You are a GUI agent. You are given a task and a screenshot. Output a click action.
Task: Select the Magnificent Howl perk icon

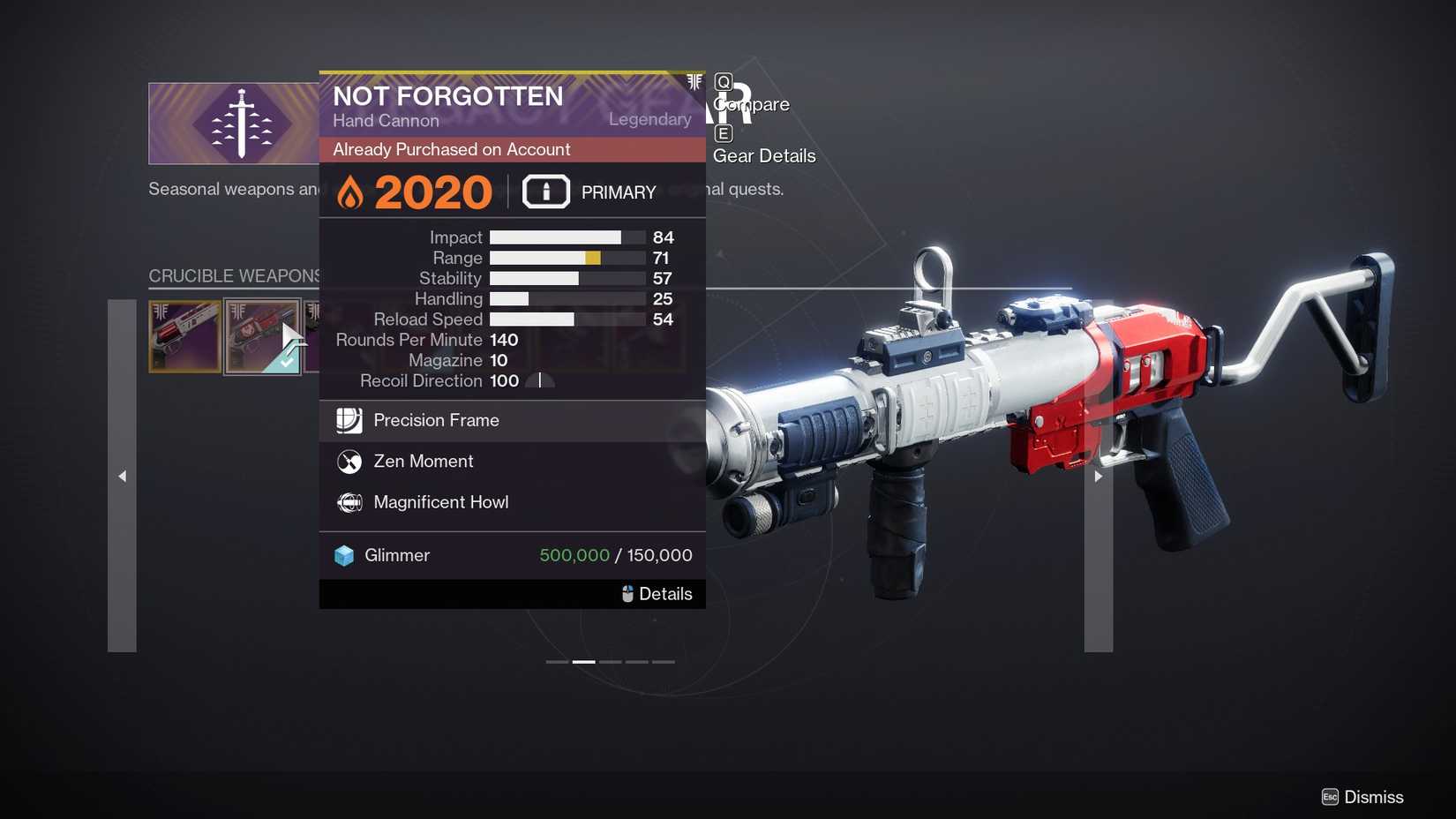[x=349, y=502]
